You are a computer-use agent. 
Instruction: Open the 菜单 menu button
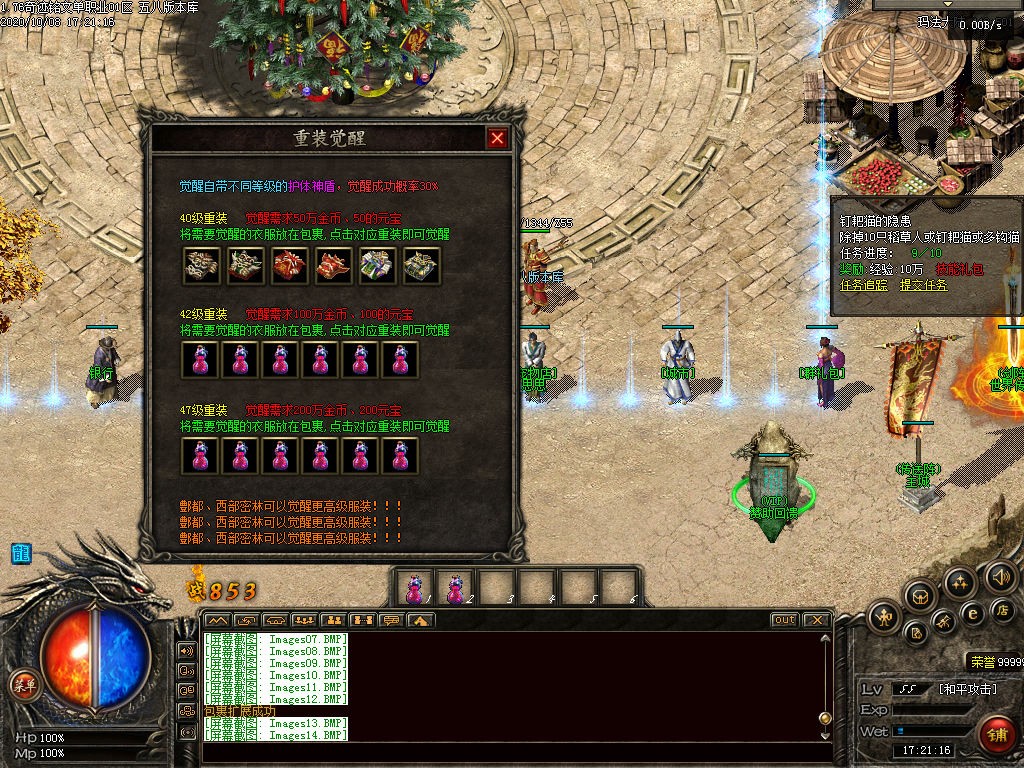23,685
